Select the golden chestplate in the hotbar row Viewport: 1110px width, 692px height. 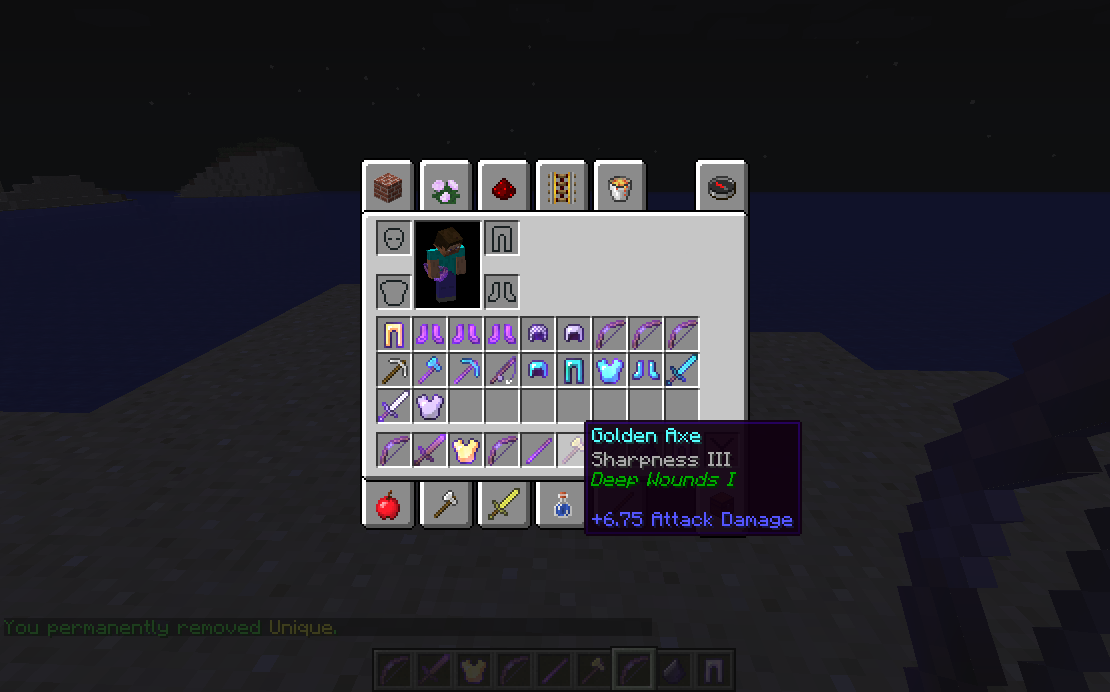pos(465,450)
